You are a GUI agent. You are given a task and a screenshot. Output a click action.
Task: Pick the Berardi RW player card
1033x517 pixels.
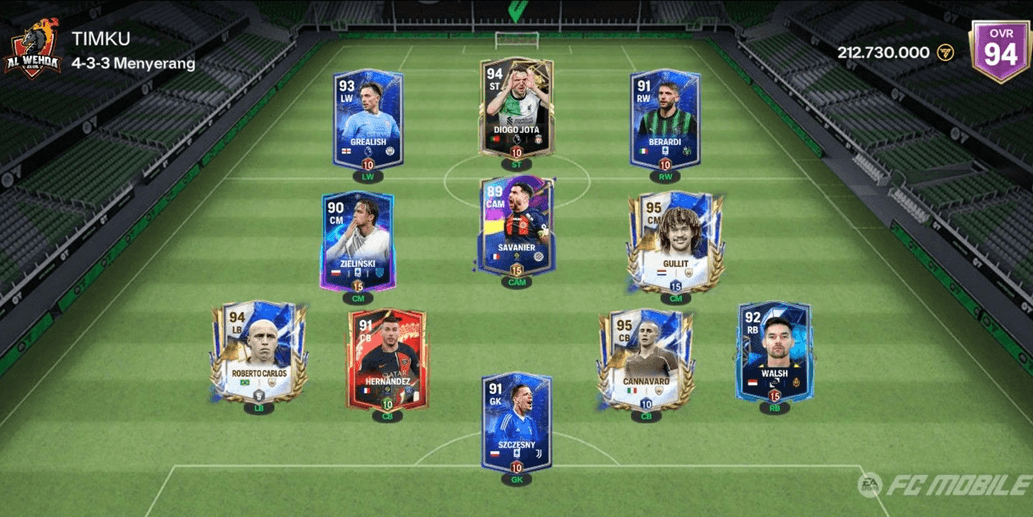tap(664, 120)
